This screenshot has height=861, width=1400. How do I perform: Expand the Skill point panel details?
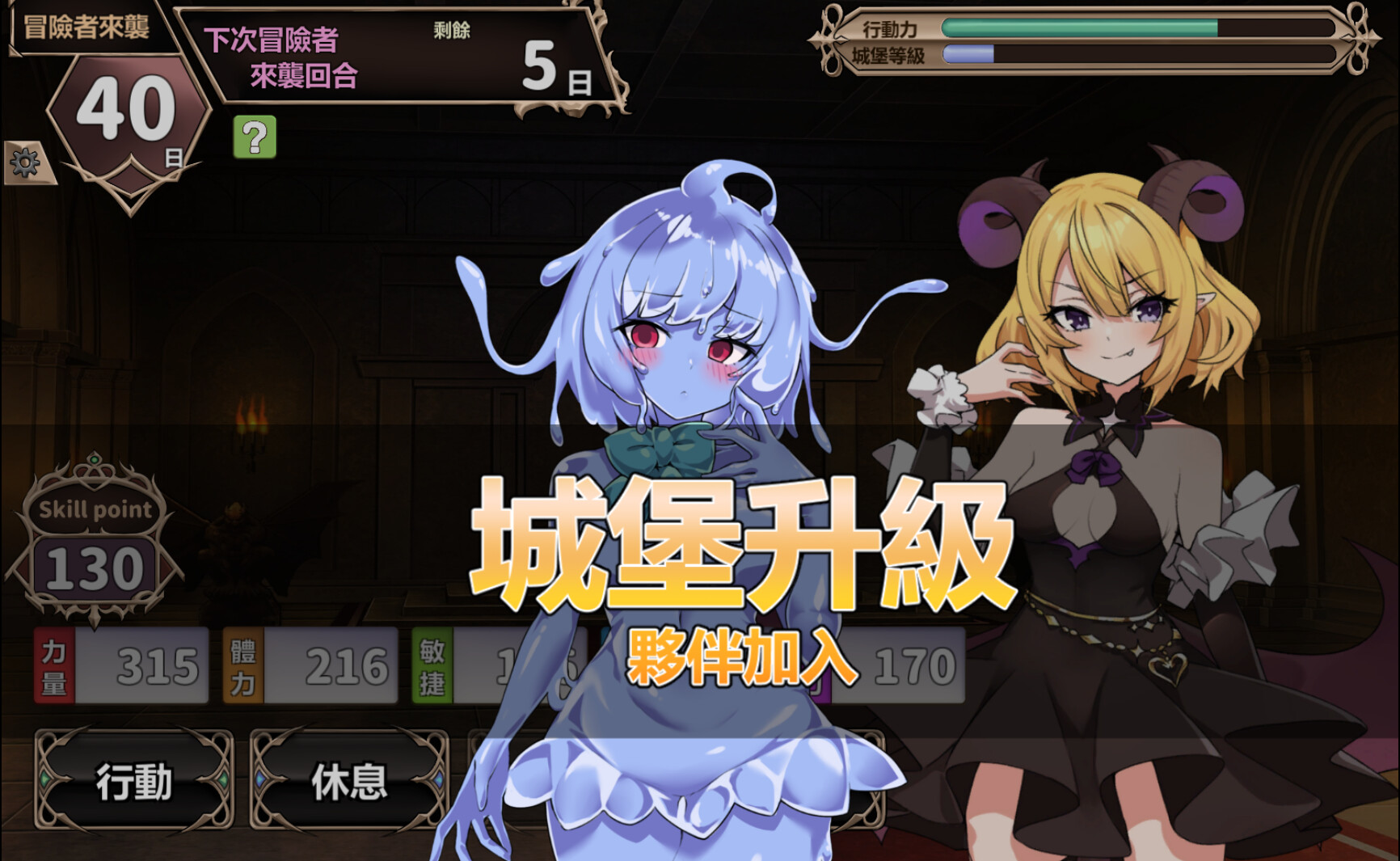pyautogui.click(x=94, y=509)
